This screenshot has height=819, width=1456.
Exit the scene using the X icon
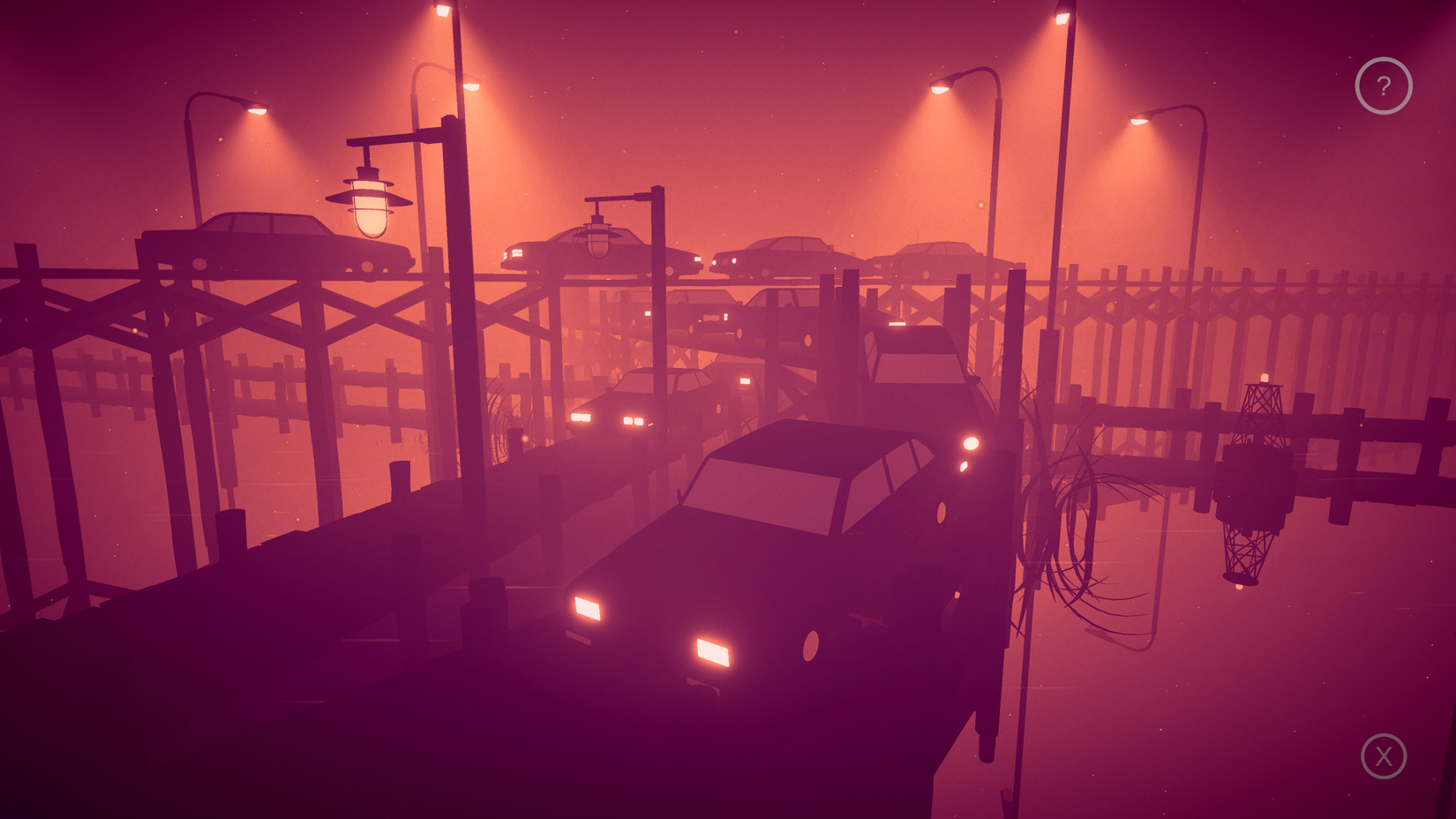[1383, 756]
